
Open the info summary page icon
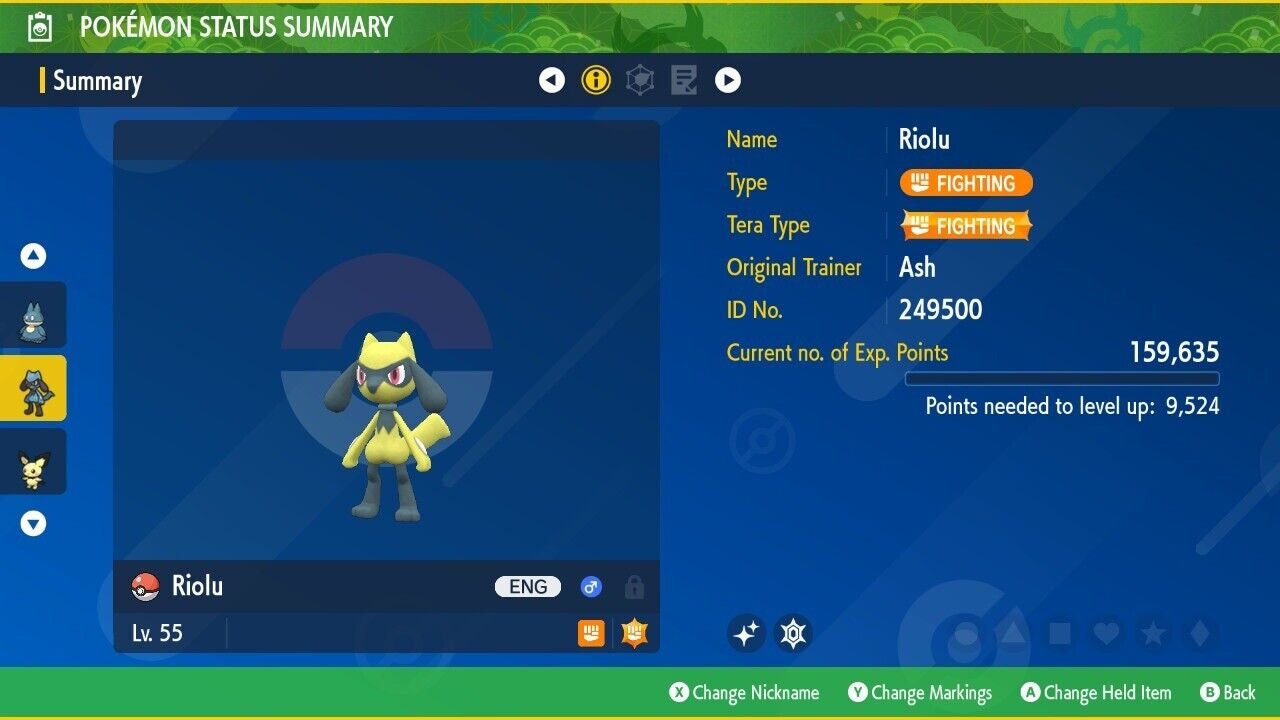click(596, 79)
